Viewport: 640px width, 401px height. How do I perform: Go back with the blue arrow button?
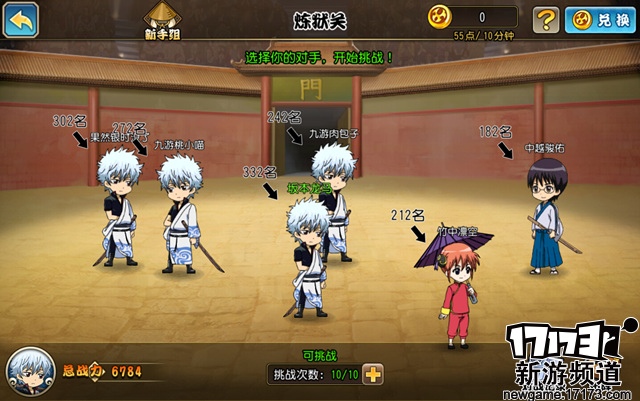[21, 18]
